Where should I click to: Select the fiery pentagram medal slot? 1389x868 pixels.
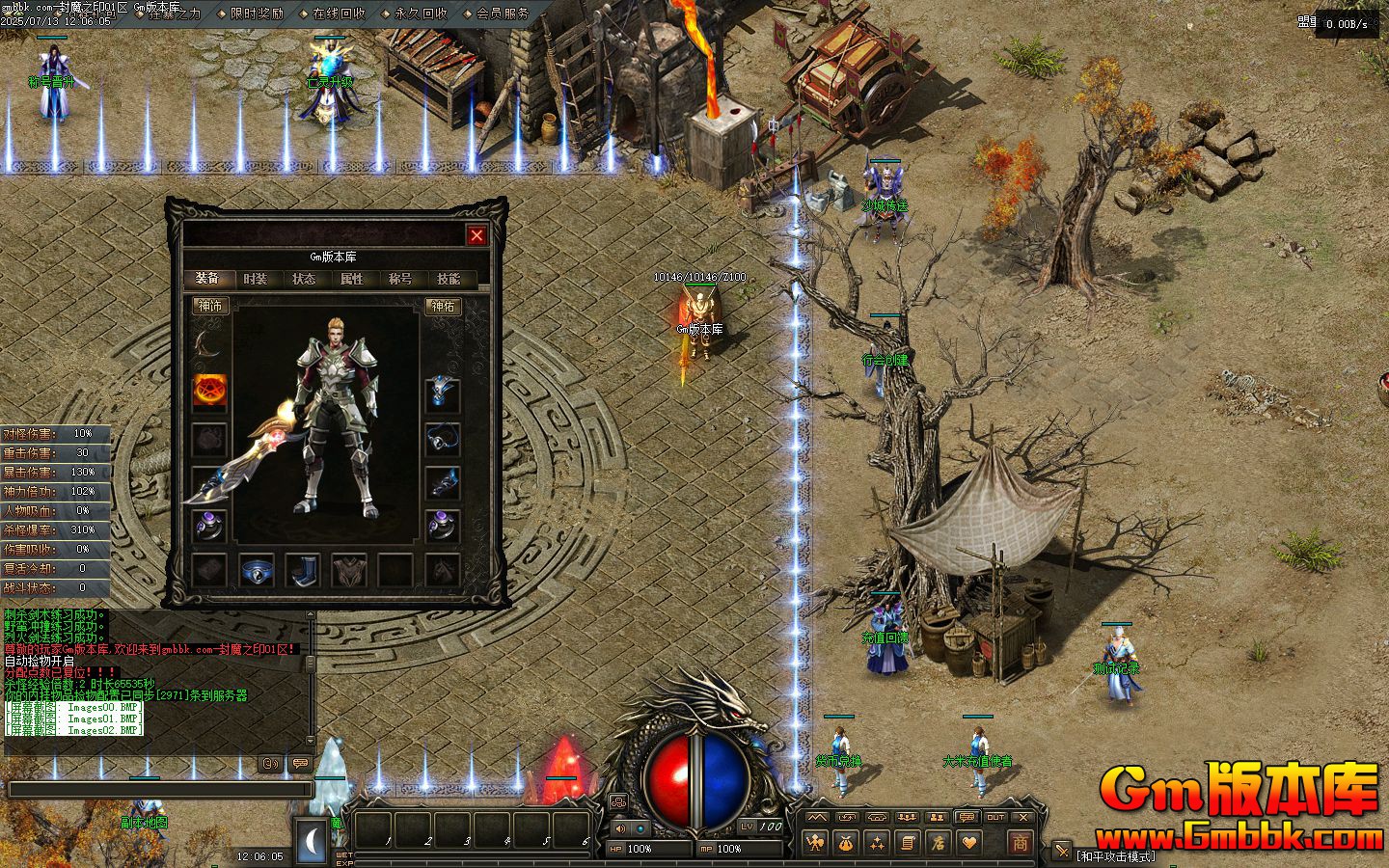pos(209,391)
